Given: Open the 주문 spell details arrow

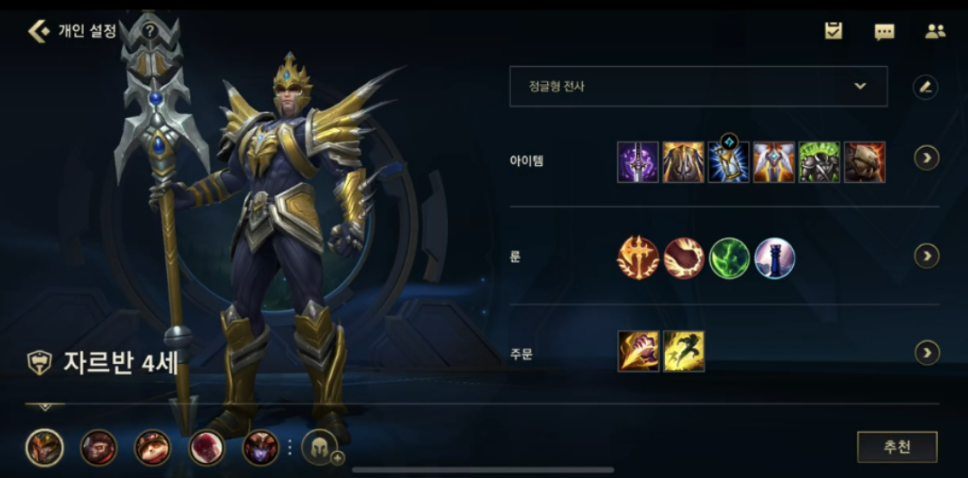Looking at the screenshot, I should 927,352.
